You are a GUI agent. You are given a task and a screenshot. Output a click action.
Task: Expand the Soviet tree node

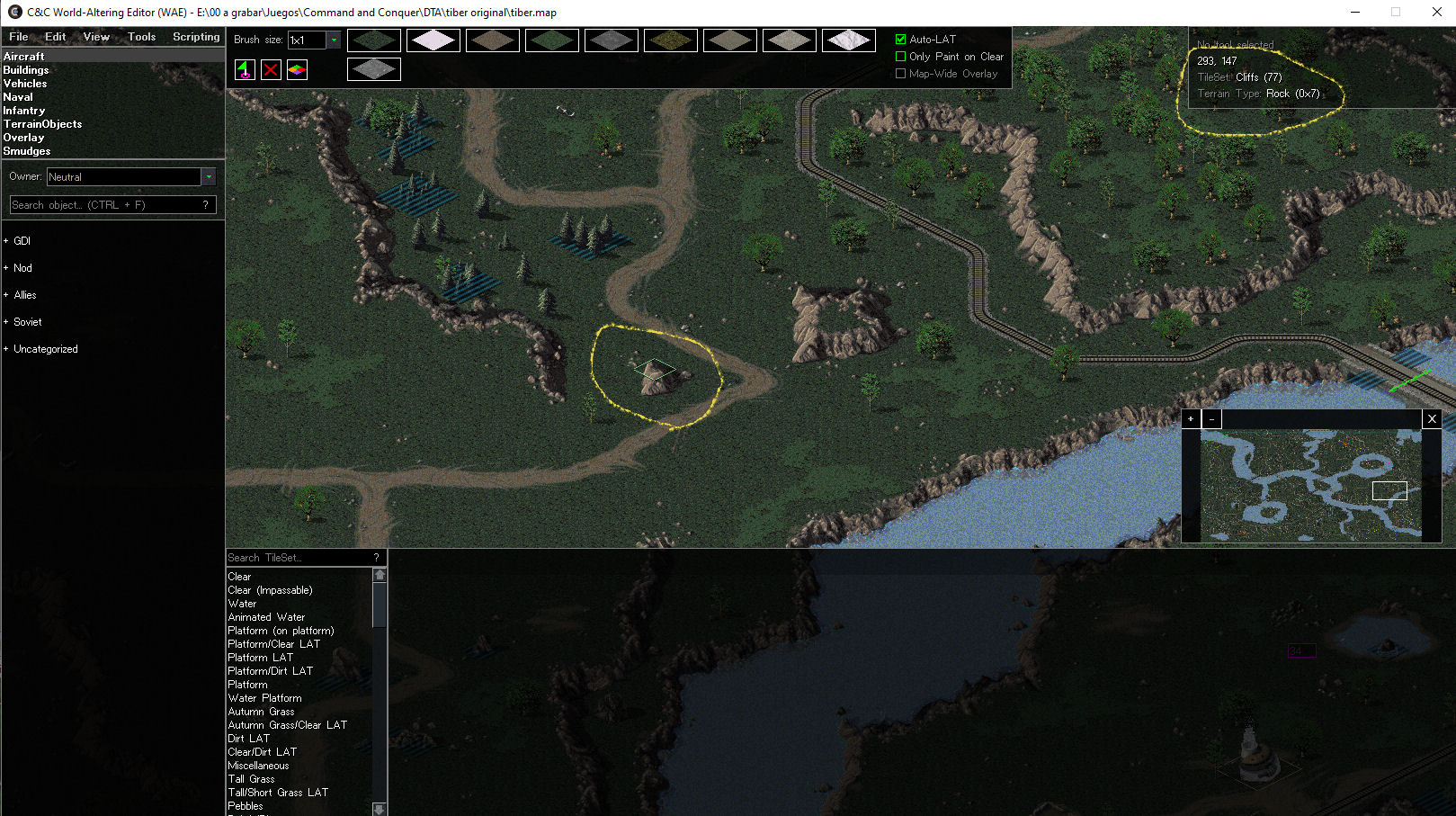(6, 322)
